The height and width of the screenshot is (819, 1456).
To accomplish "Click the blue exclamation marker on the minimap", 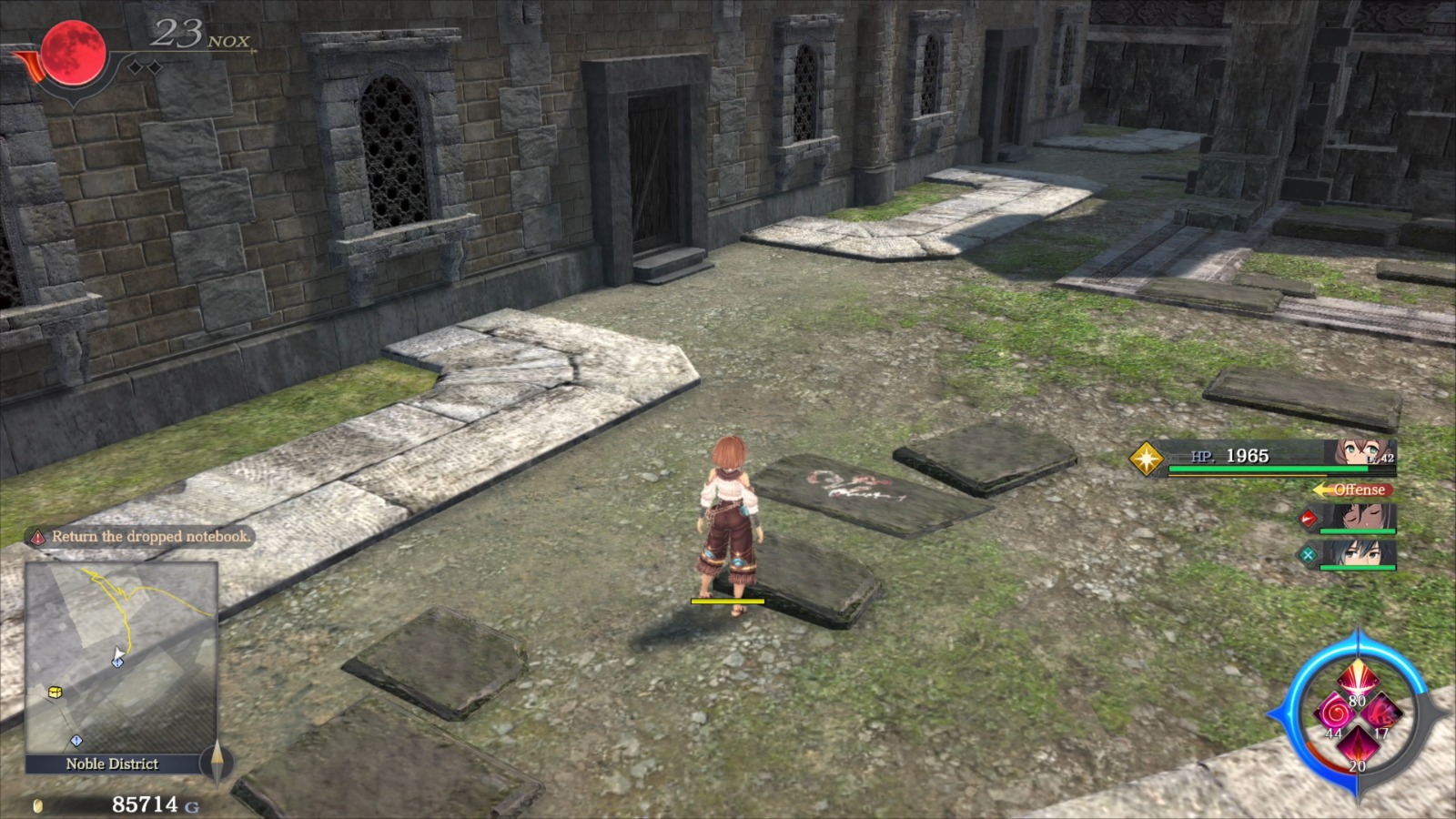I will [x=76, y=740].
